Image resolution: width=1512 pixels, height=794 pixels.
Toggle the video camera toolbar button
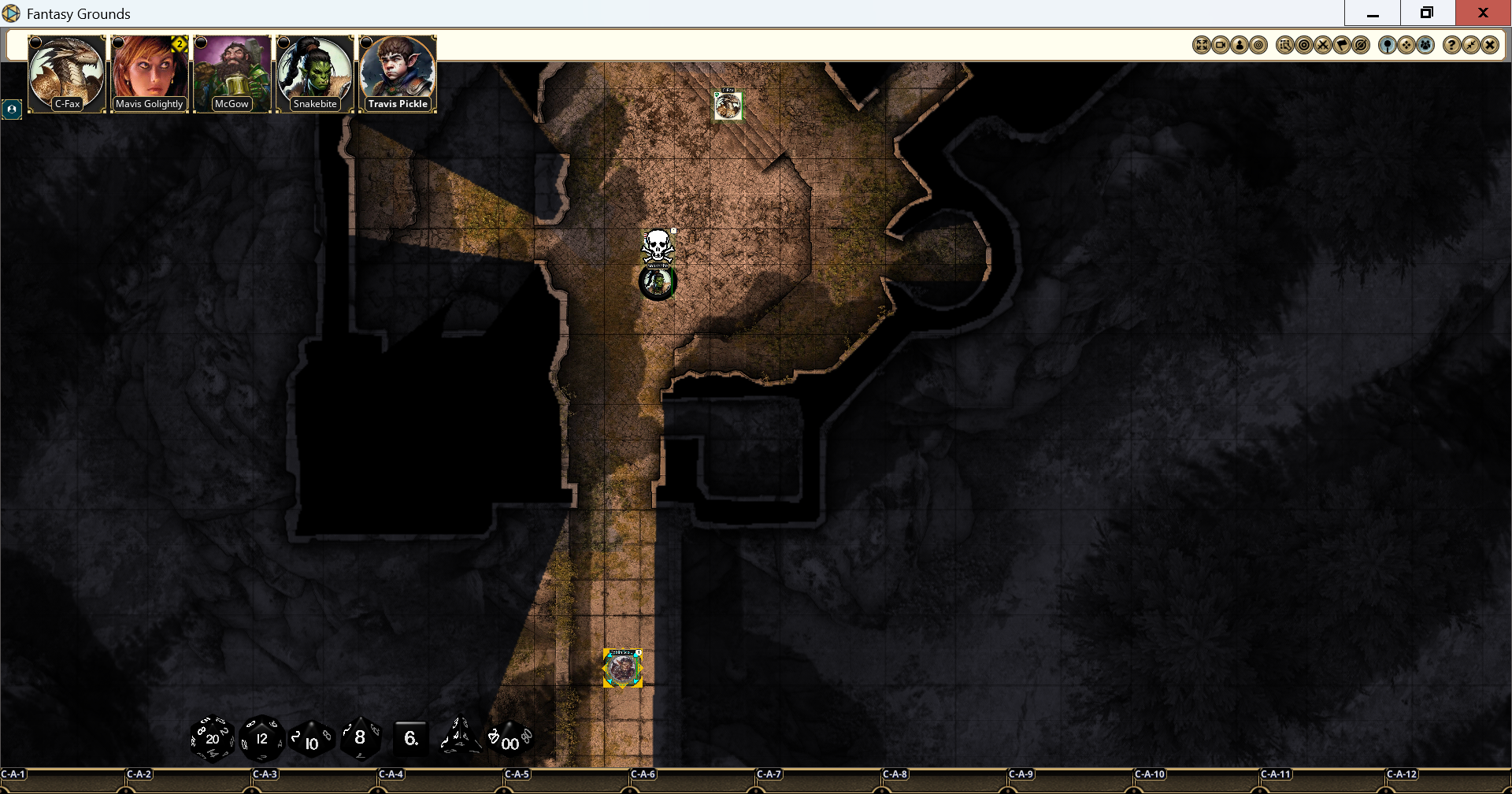point(1220,46)
